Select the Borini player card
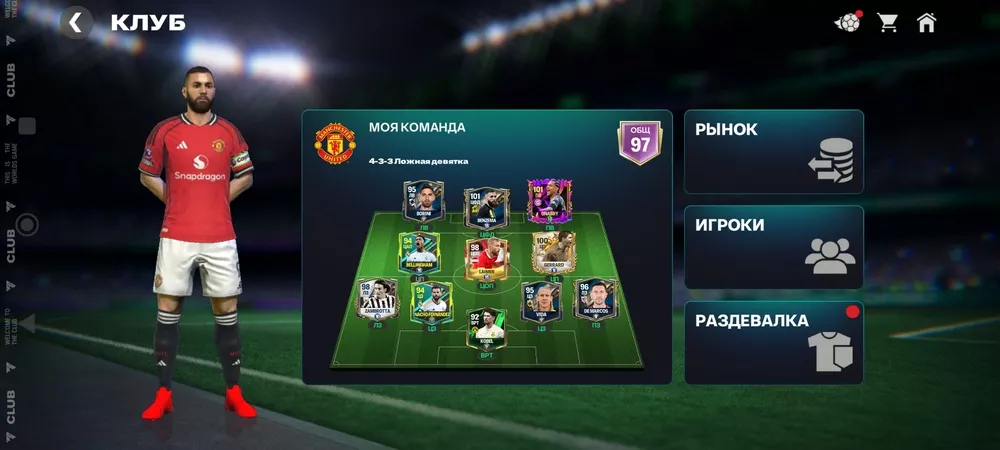Image resolution: width=1000 pixels, height=450 pixels. pos(424,203)
